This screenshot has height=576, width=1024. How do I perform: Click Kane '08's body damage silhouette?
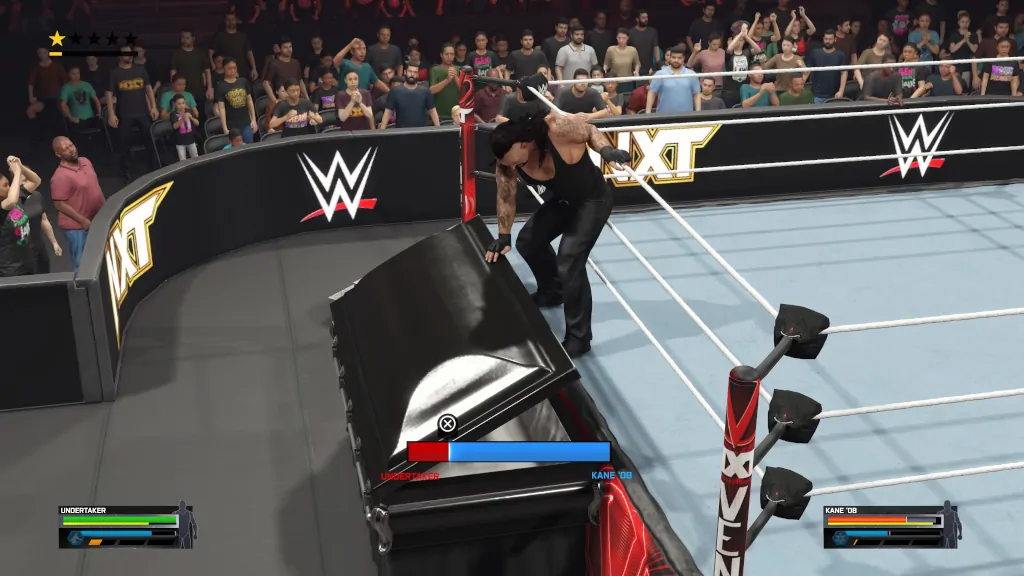tap(950, 524)
